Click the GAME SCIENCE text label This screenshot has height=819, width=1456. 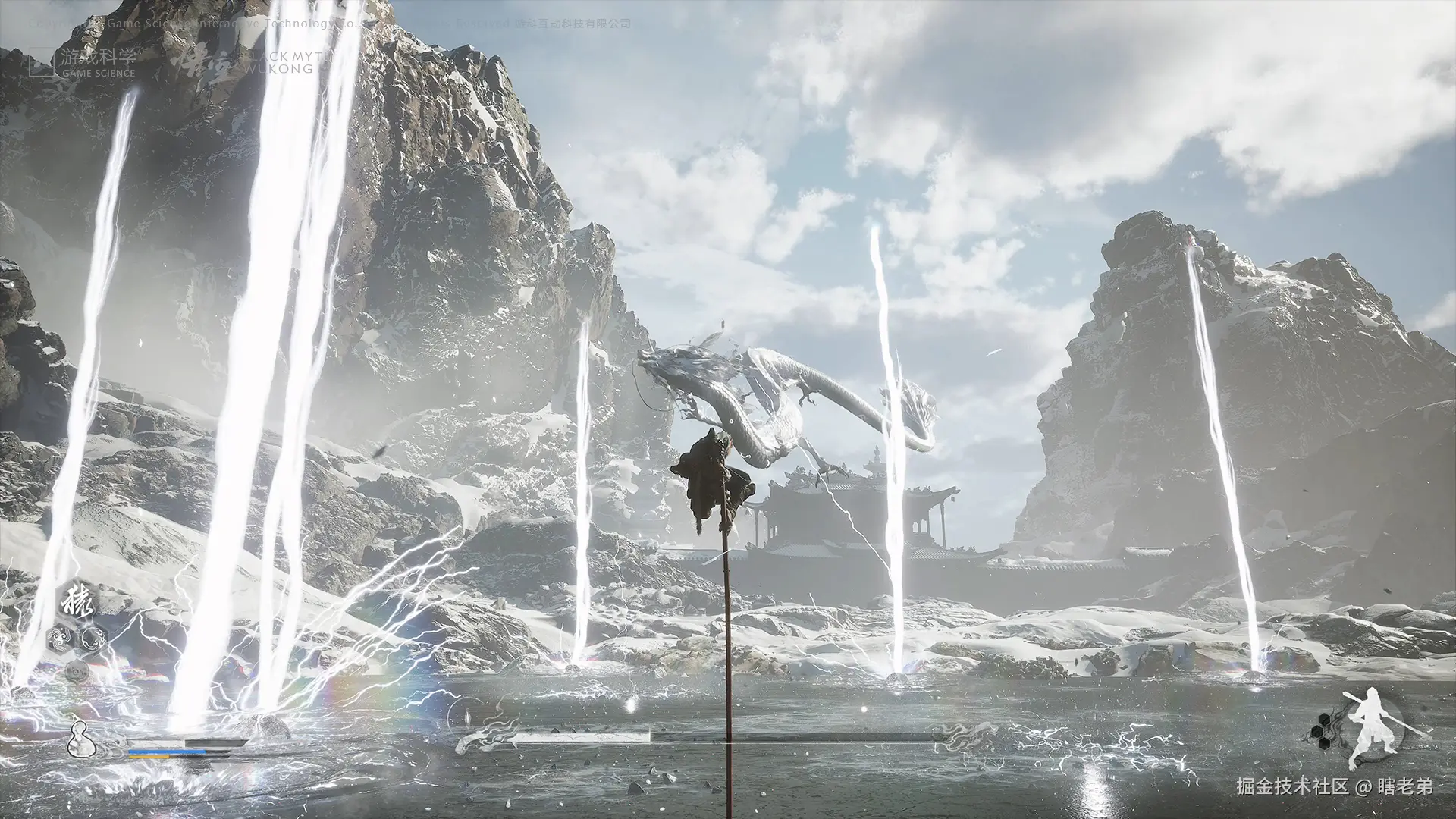pos(99,73)
